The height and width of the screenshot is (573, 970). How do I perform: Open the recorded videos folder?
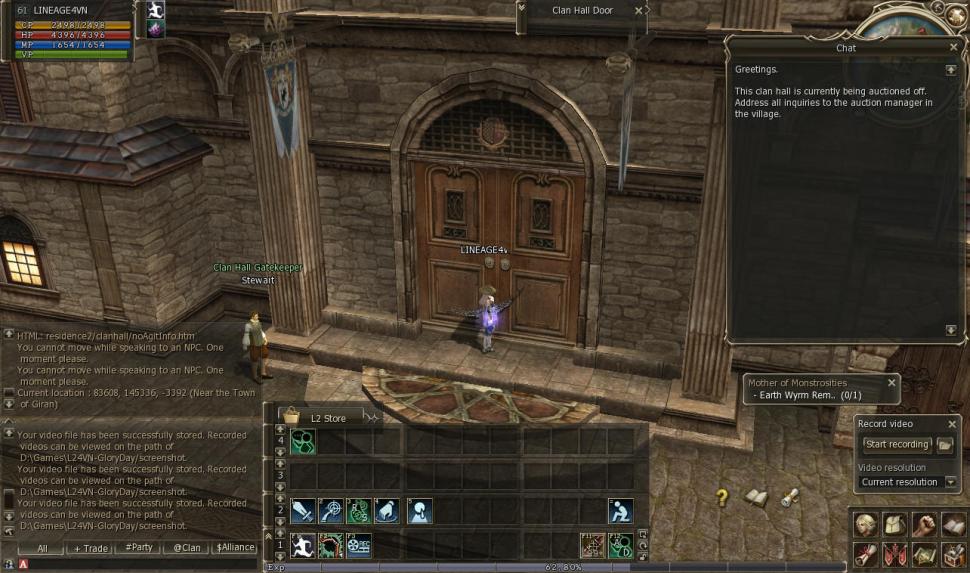click(x=944, y=444)
